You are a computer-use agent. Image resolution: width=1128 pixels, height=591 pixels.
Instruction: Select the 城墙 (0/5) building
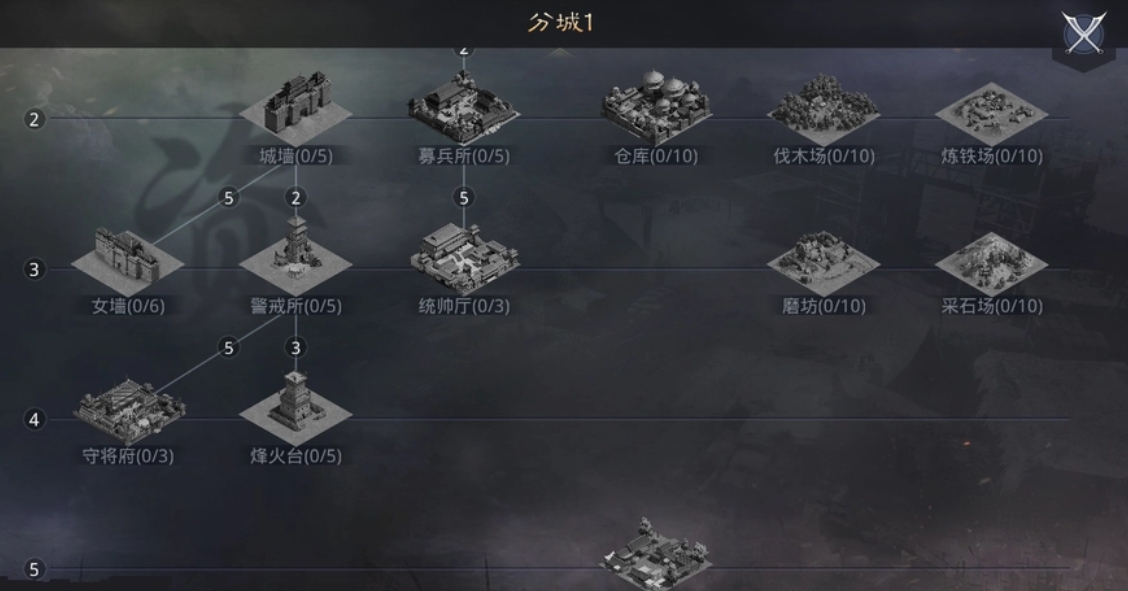[x=296, y=108]
